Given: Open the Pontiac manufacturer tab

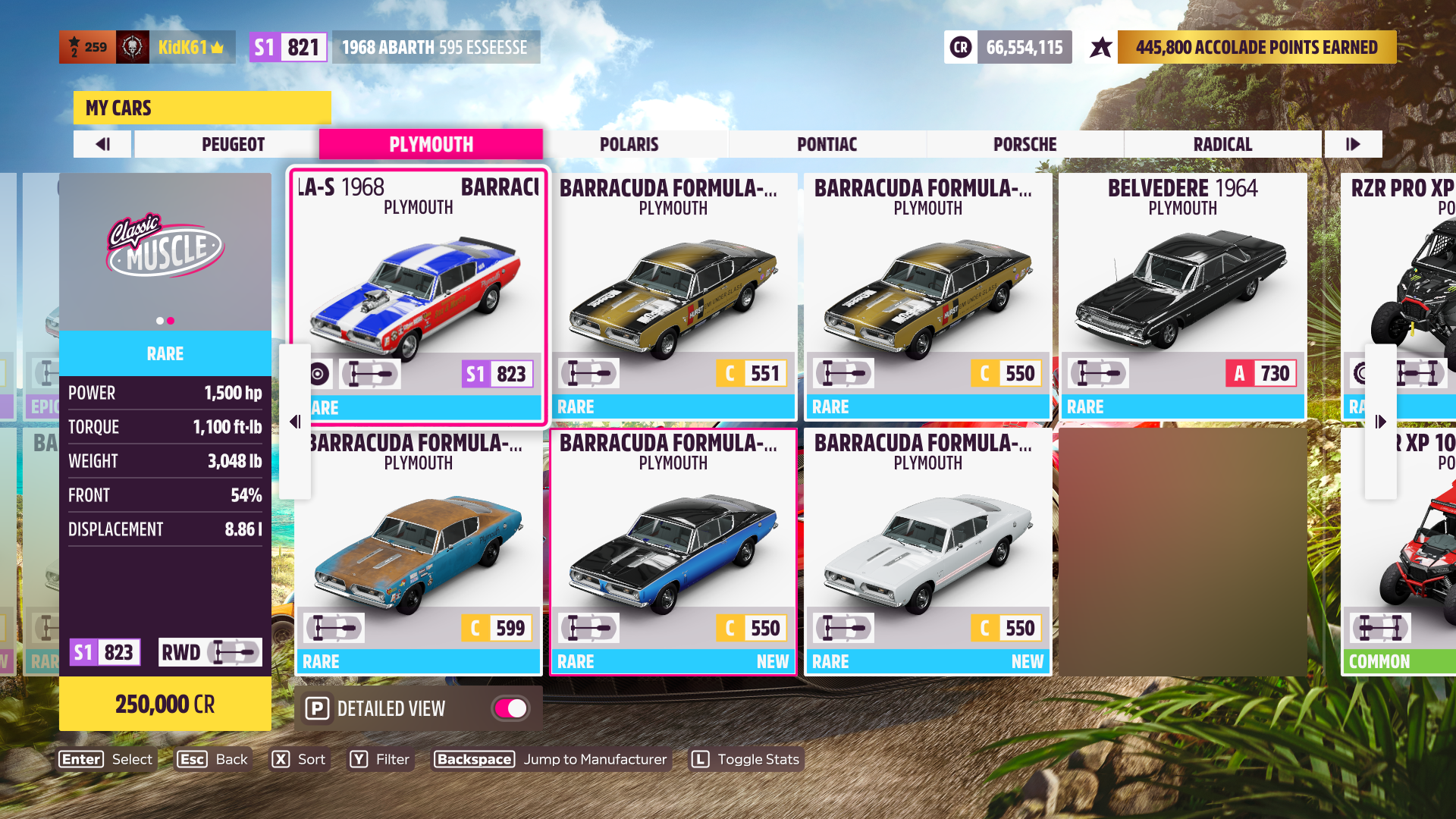Looking at the screenshot, I should tap(827, 144).
